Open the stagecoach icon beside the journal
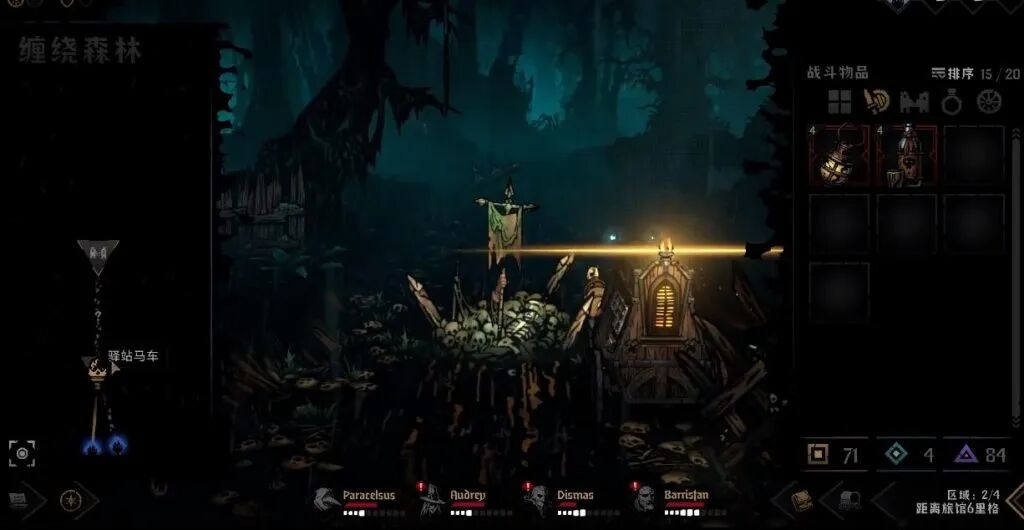 tap(851, 500)
